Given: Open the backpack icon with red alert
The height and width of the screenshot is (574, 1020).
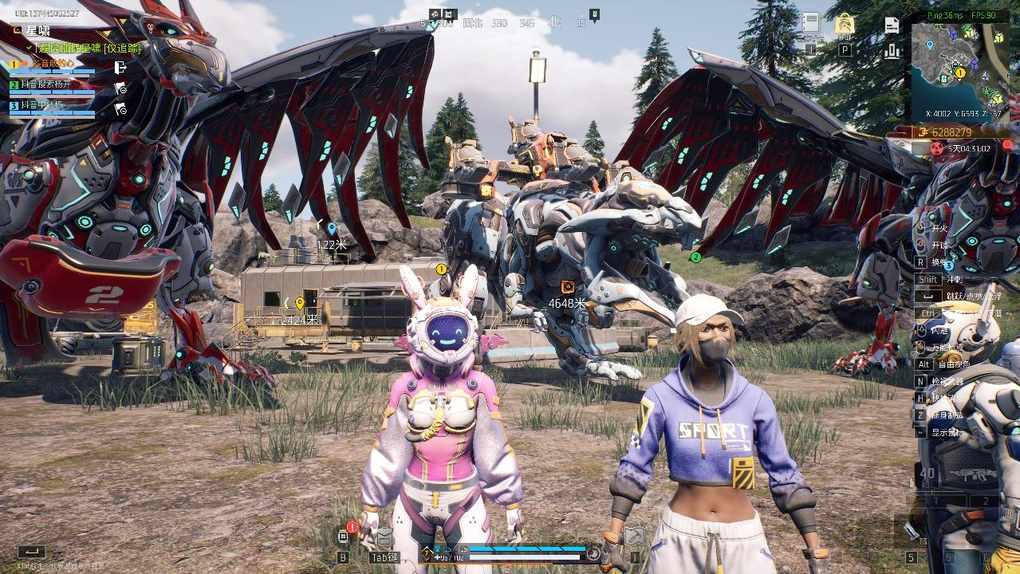Looking at the screenshot, I should pyautogui.click(x=343, y=537).
